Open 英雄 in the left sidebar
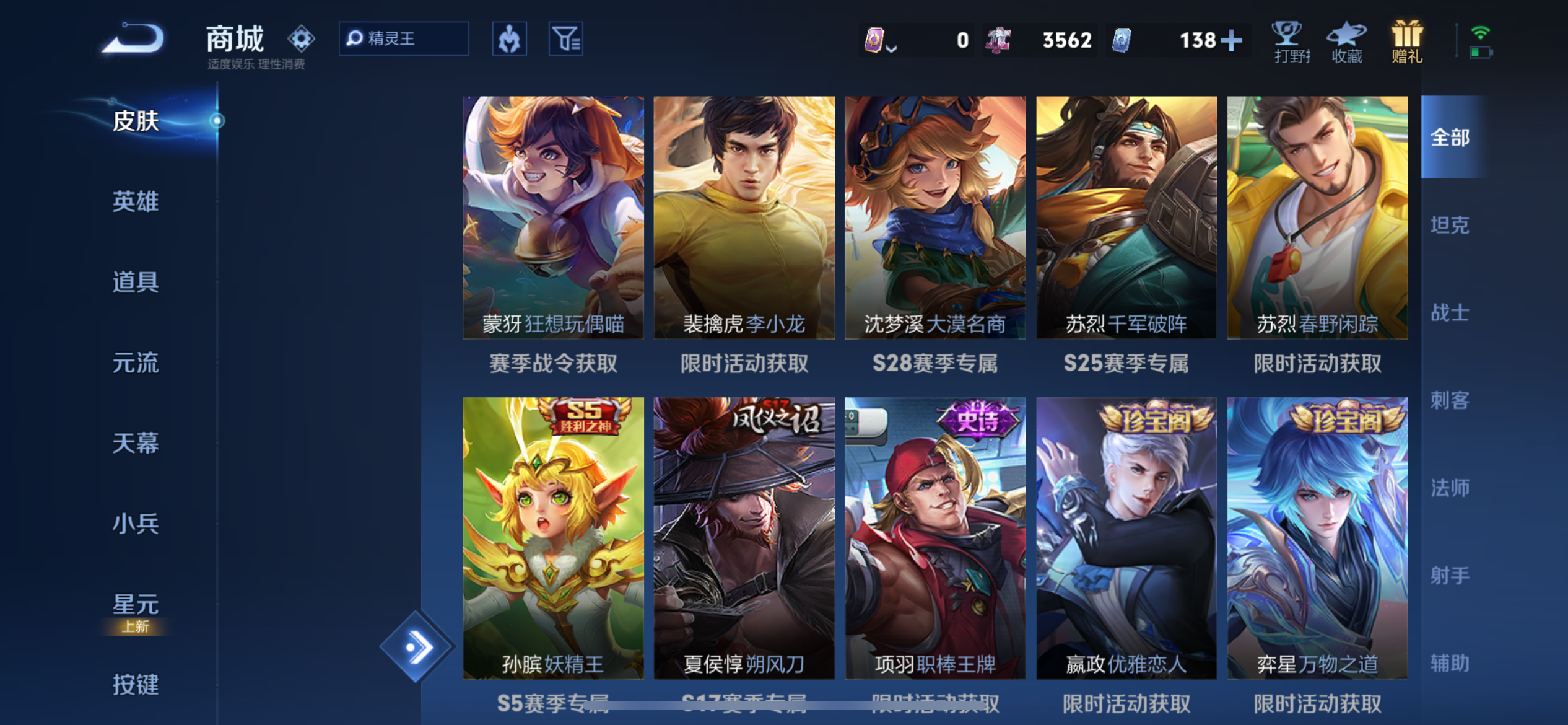This screenshot has height=725, width=1568. (x=135, y=201)
